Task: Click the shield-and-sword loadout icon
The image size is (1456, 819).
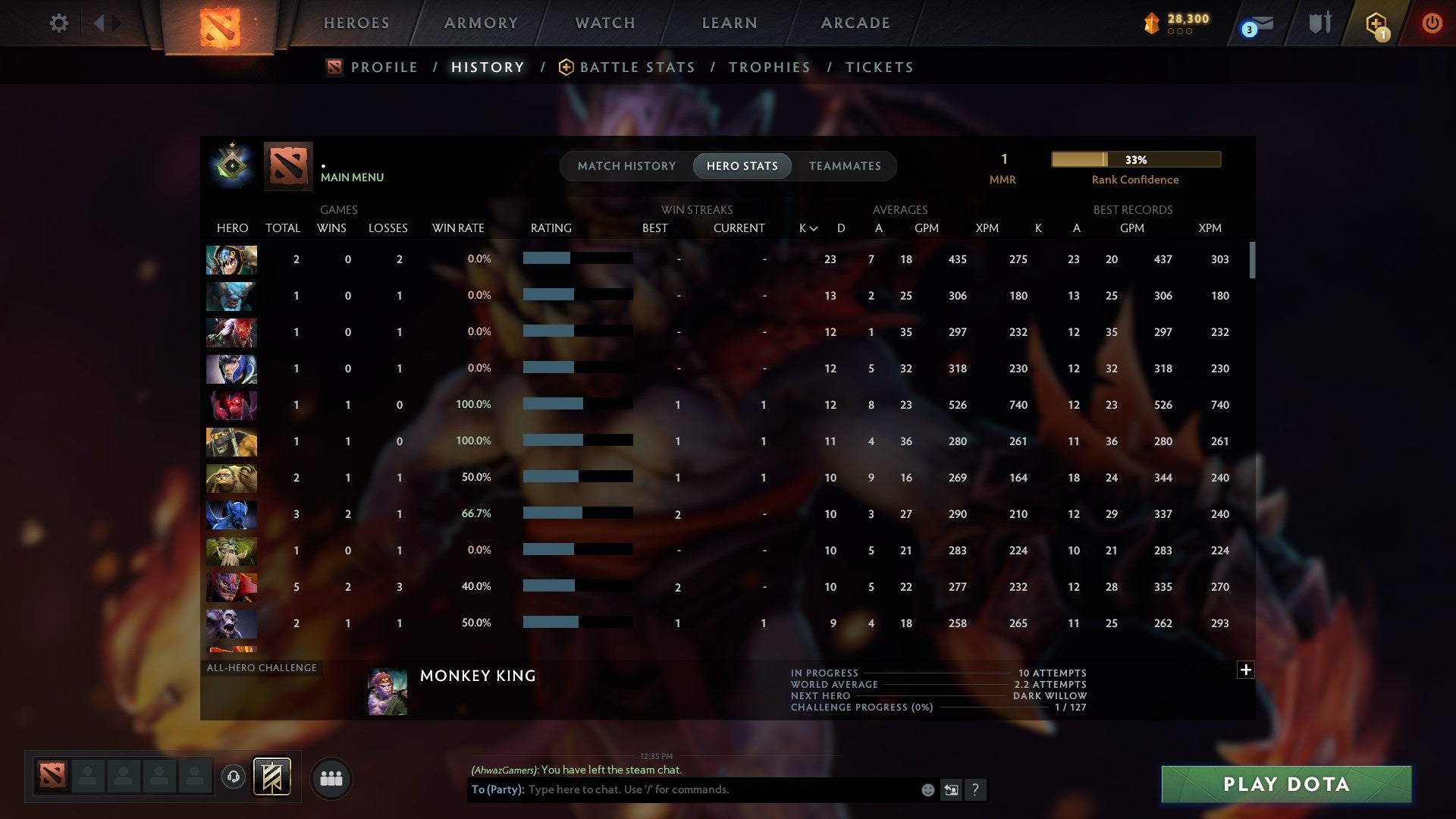Action: (x=1319, y=23)
